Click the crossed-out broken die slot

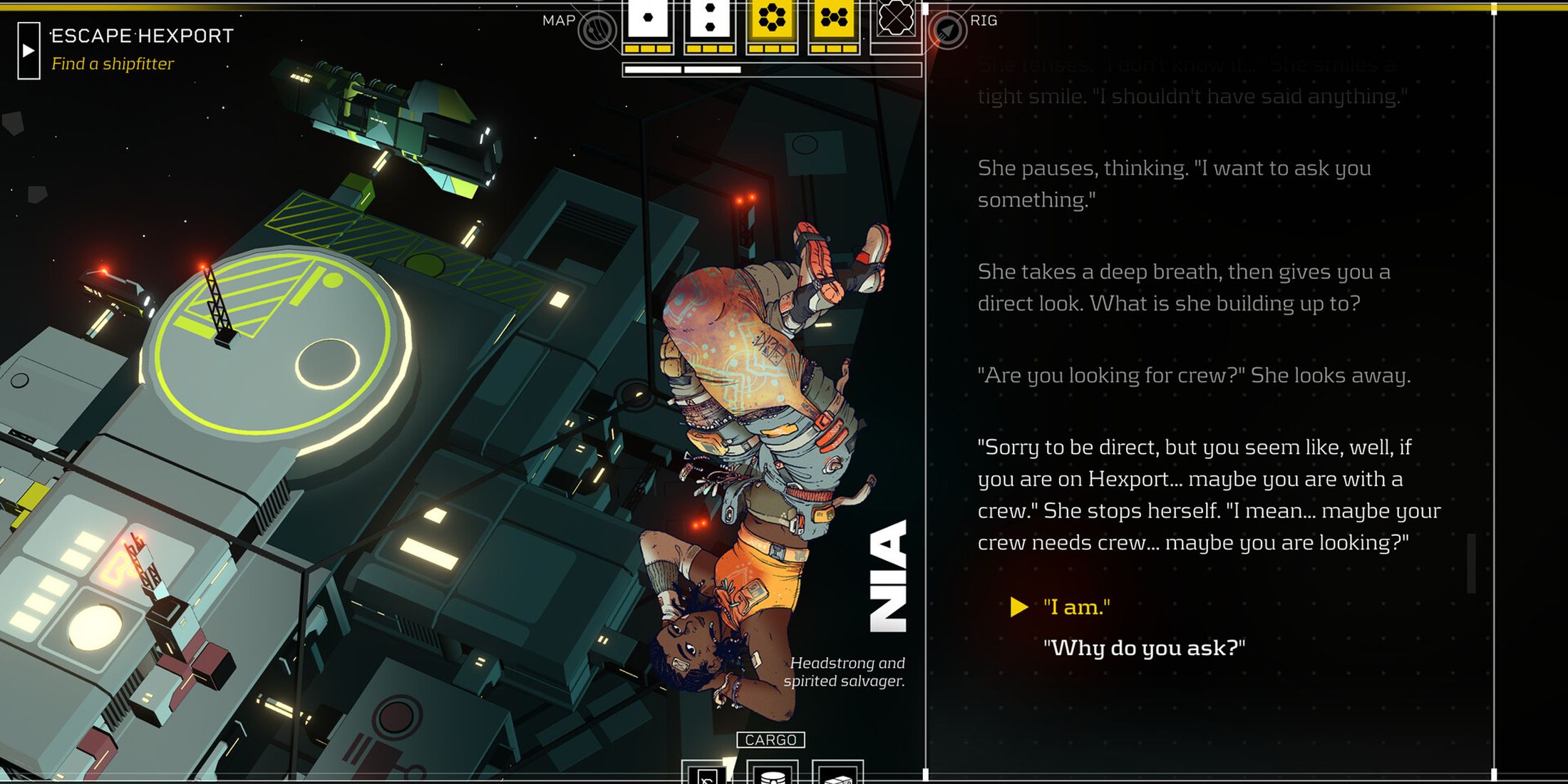point(895,20)
